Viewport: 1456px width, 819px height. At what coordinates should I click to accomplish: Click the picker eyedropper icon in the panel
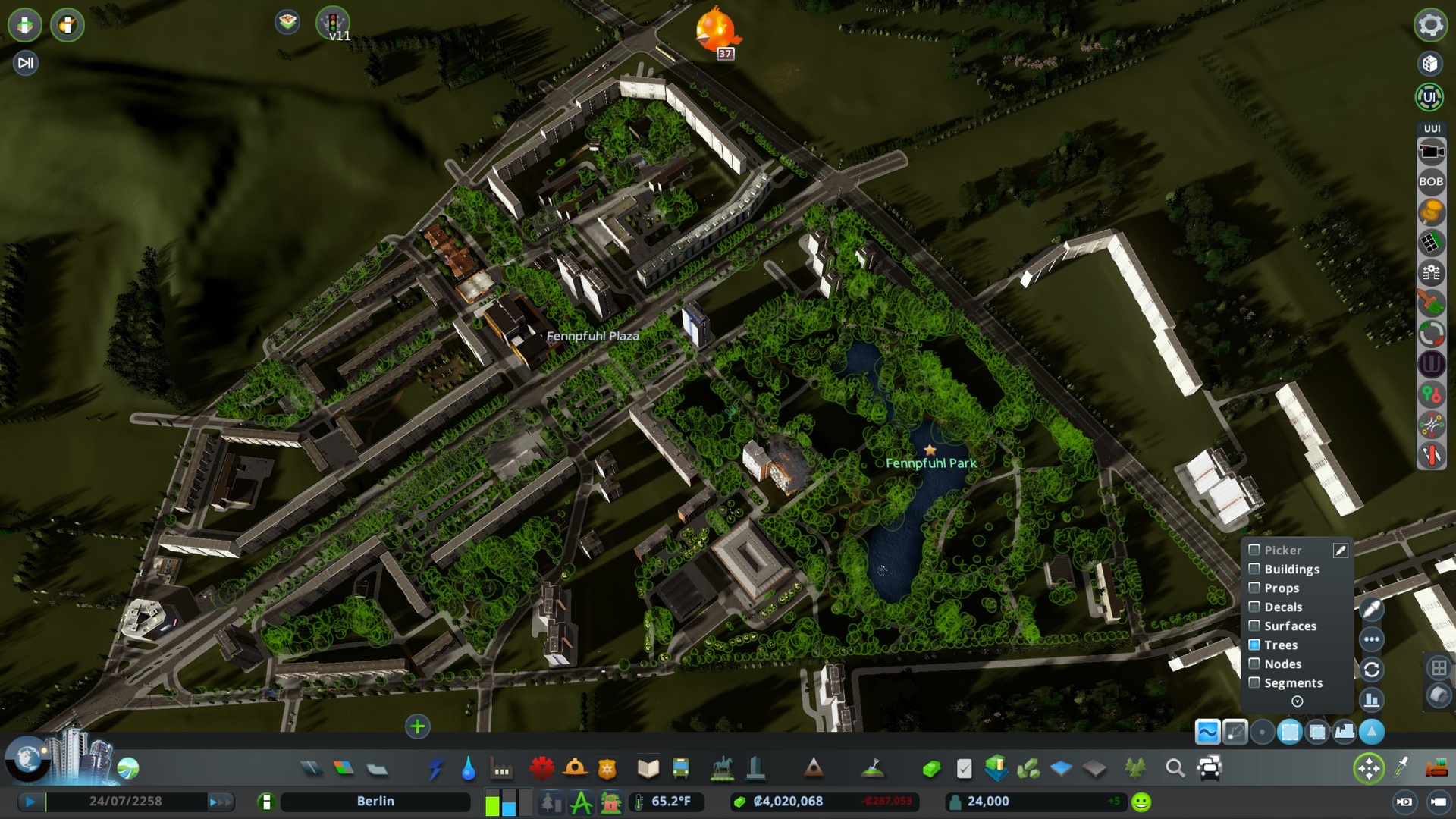[x=1341, y=551]
